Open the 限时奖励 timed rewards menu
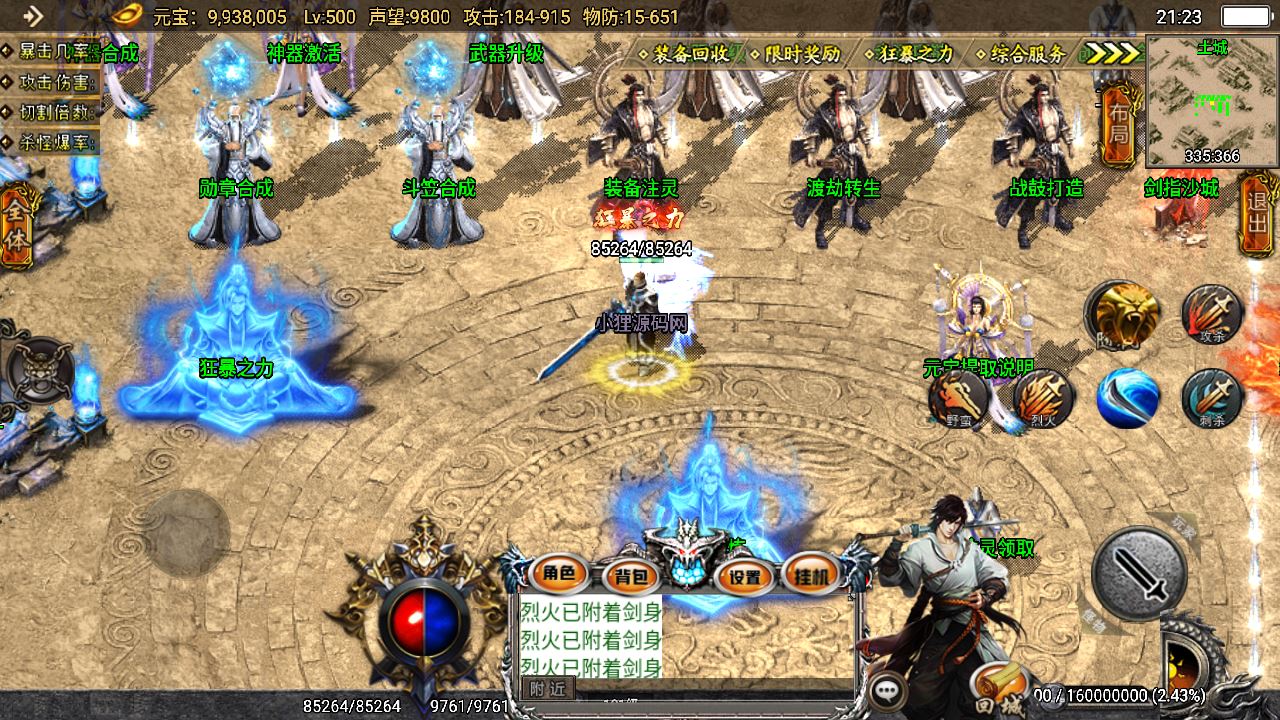1280x720 pixels. click(x=802, y=54)
